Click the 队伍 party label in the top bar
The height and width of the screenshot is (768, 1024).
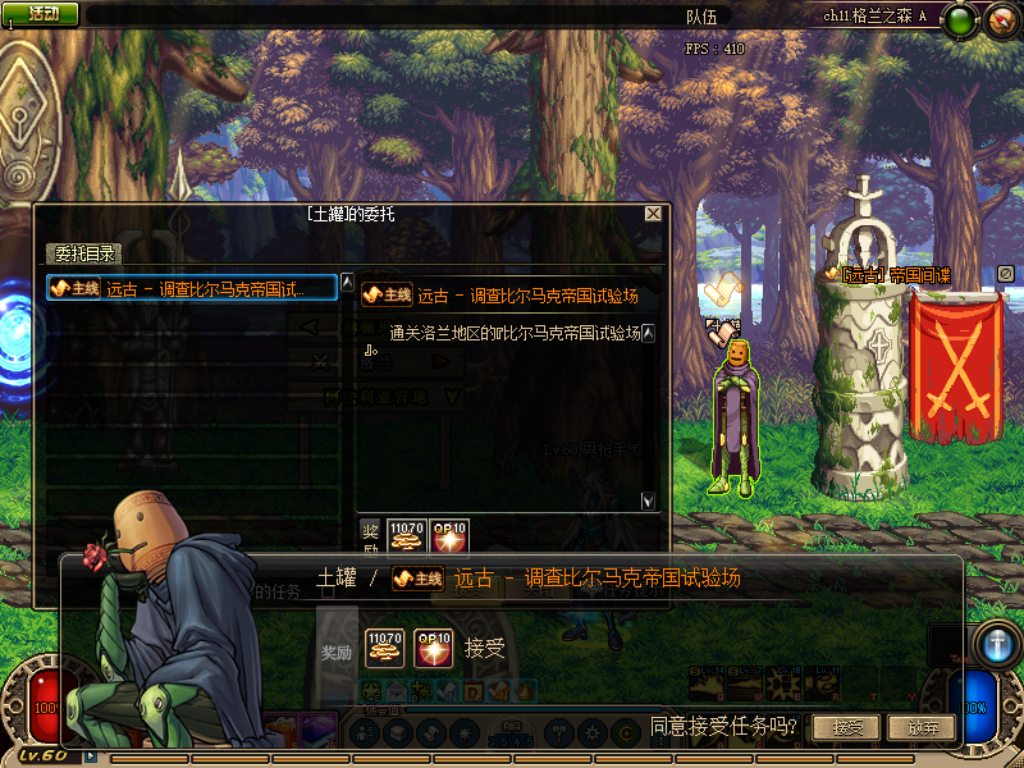point(701,16)
